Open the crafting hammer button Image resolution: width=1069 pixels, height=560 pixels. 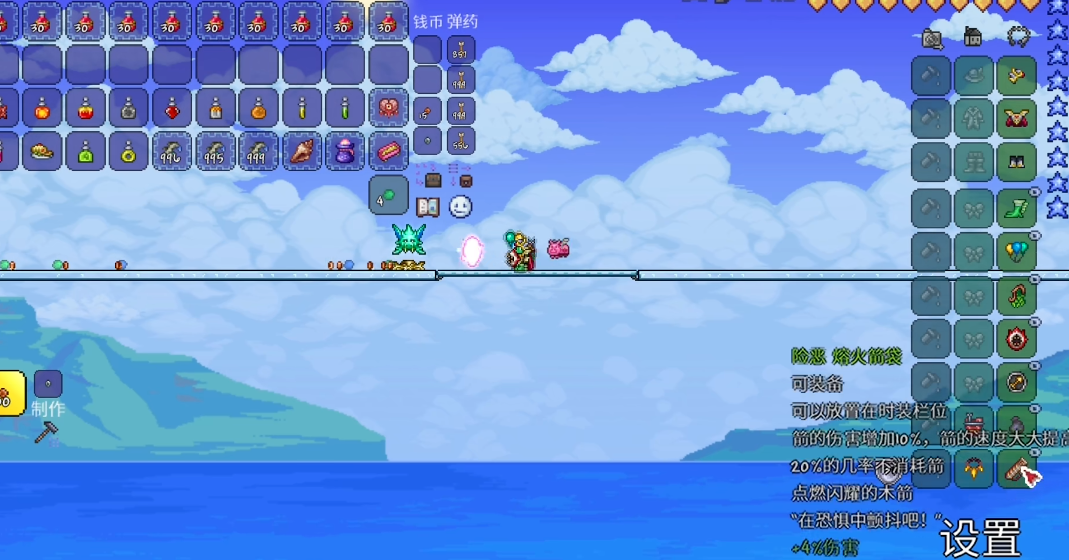46,432
